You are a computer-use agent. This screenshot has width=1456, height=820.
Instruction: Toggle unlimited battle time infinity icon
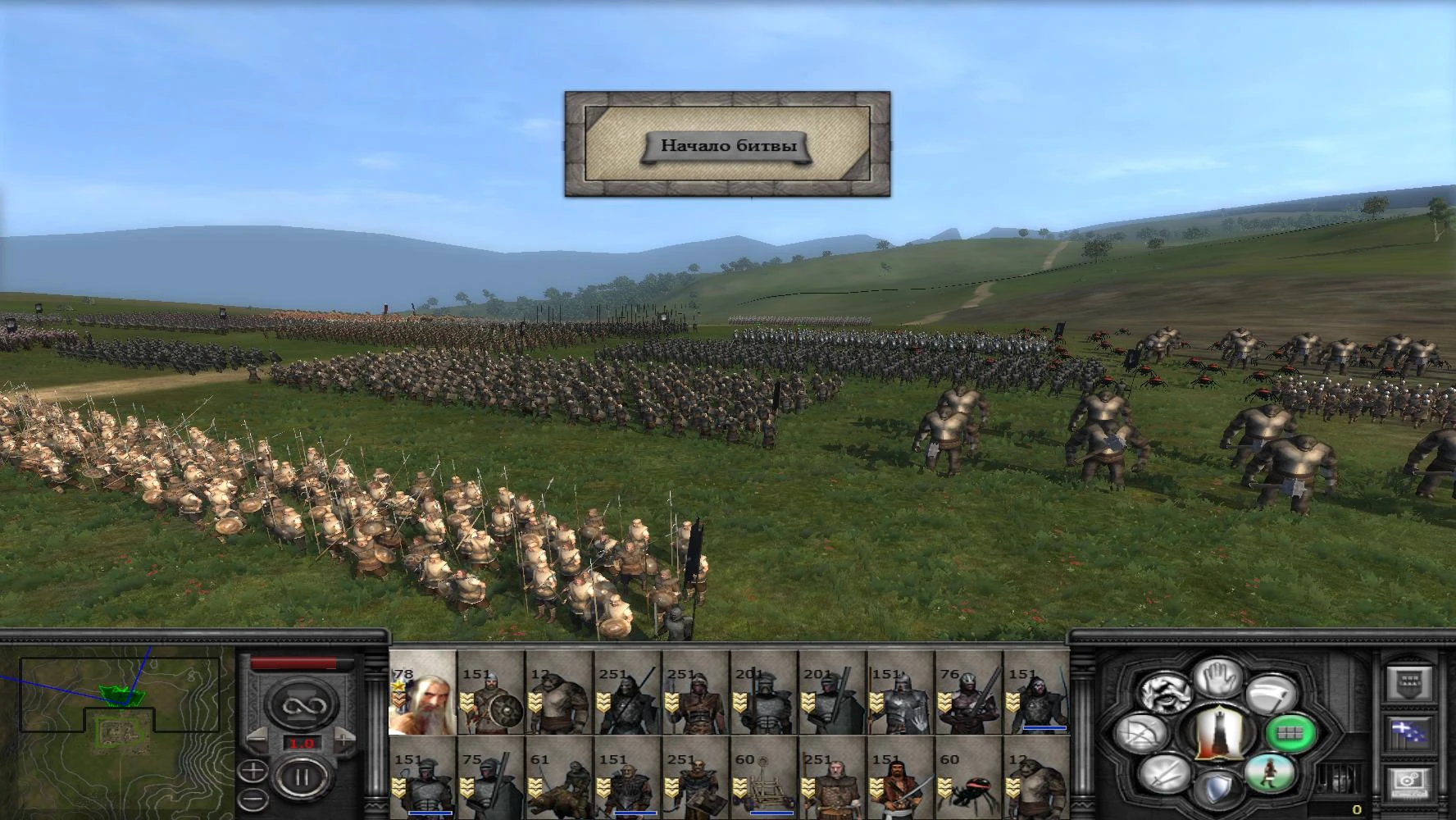(303, 703)
